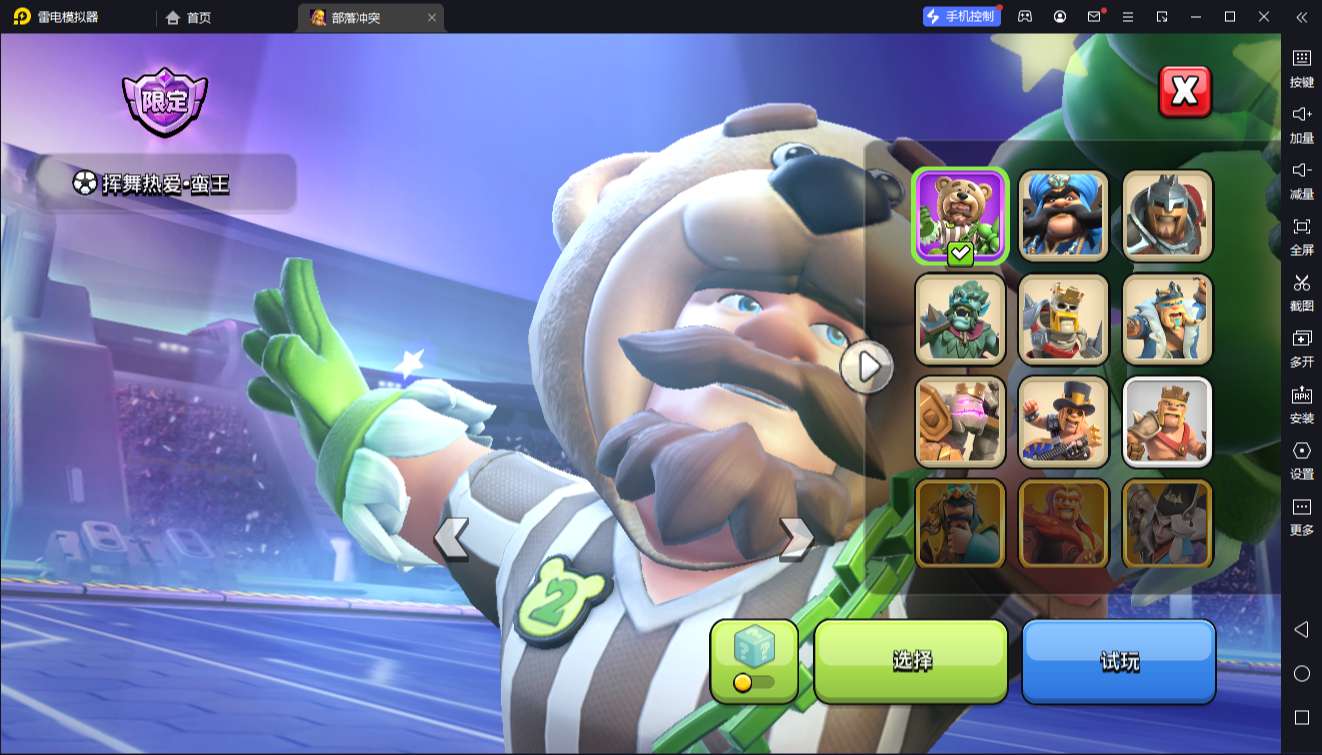Pick the green jungle King skin
The image size is (1322, 755).
tap(960, 319)
